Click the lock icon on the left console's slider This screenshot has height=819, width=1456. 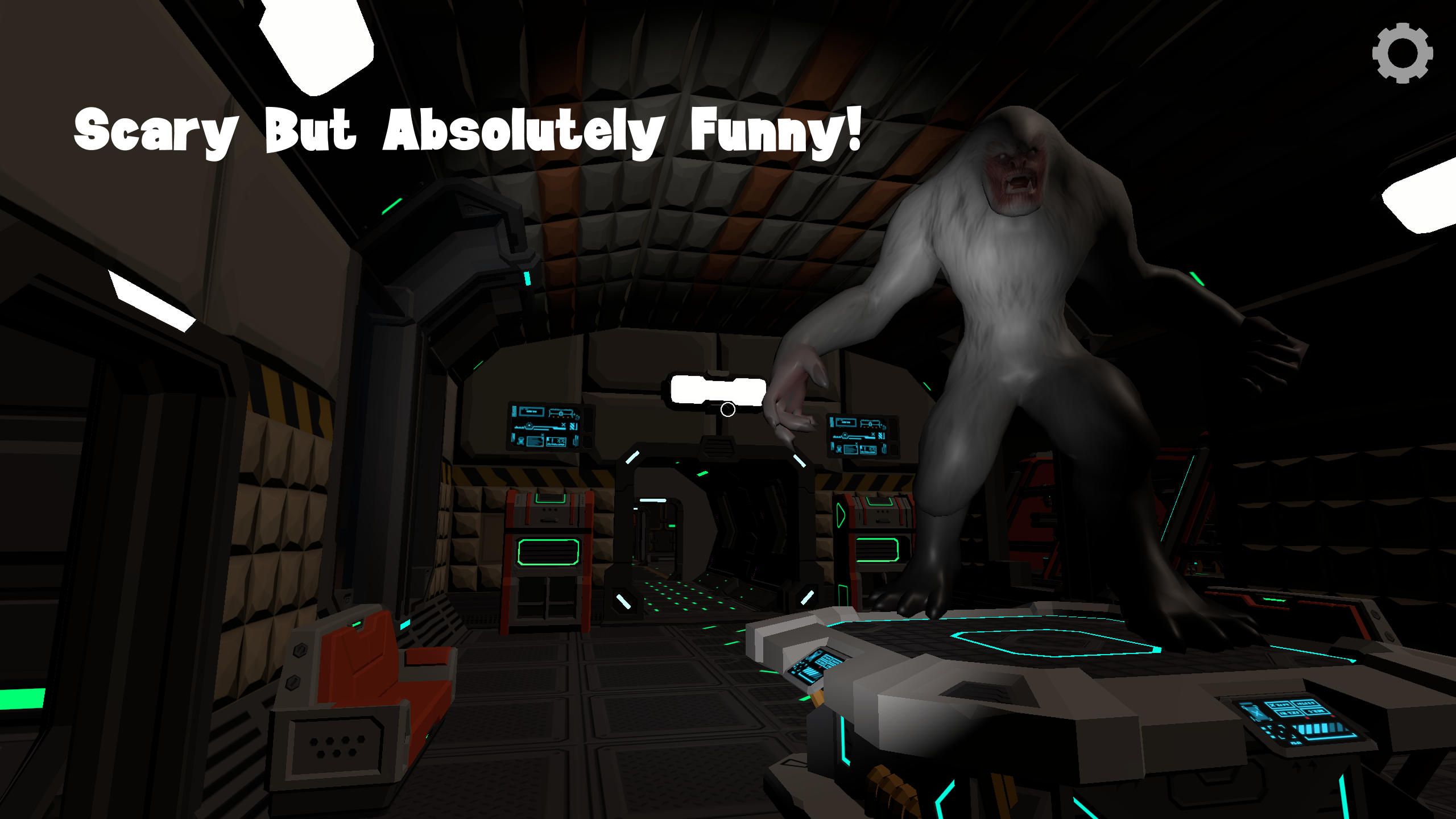(561, 413)
